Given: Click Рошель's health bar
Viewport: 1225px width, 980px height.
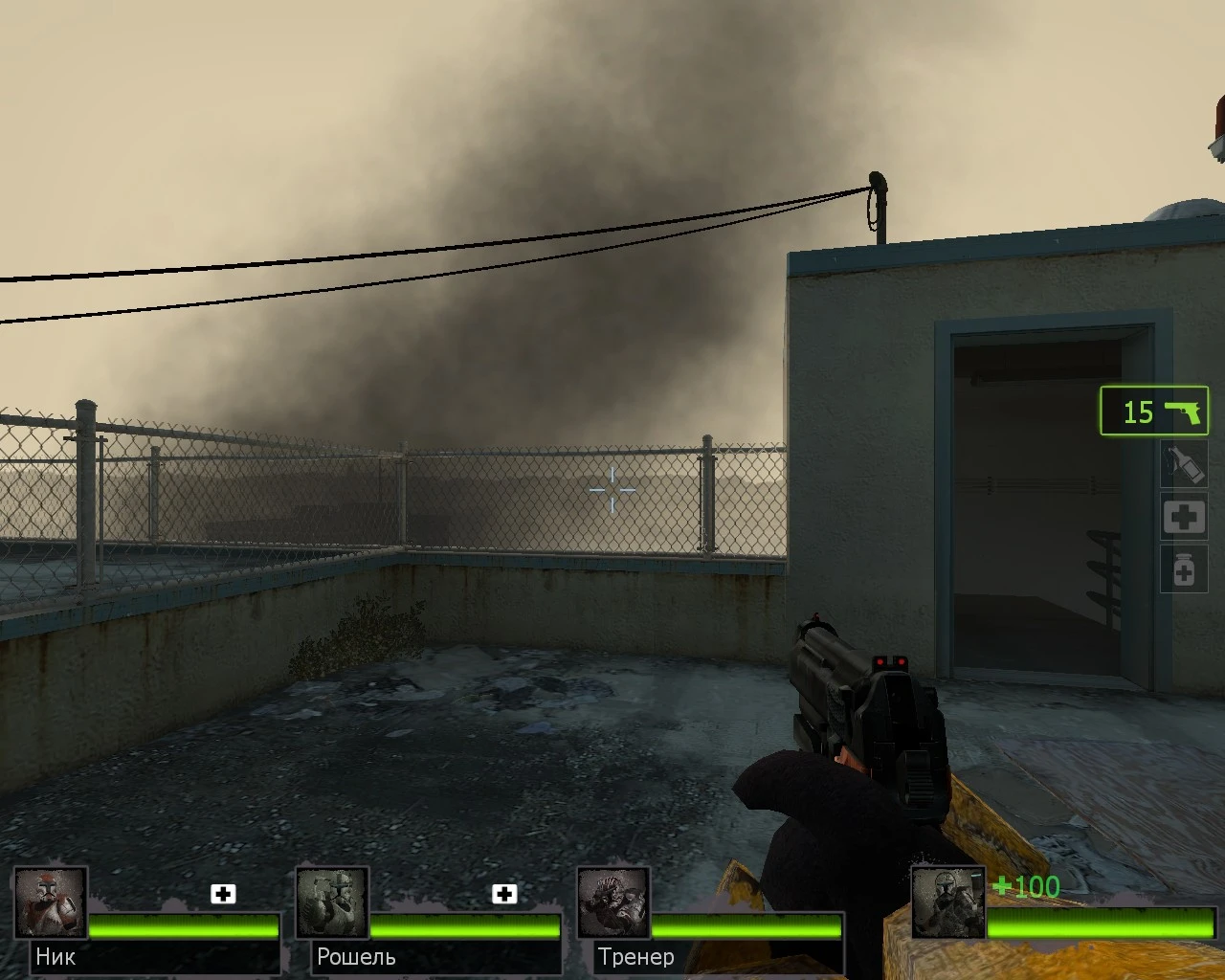Looking at the screenshot, I should 464,926.
